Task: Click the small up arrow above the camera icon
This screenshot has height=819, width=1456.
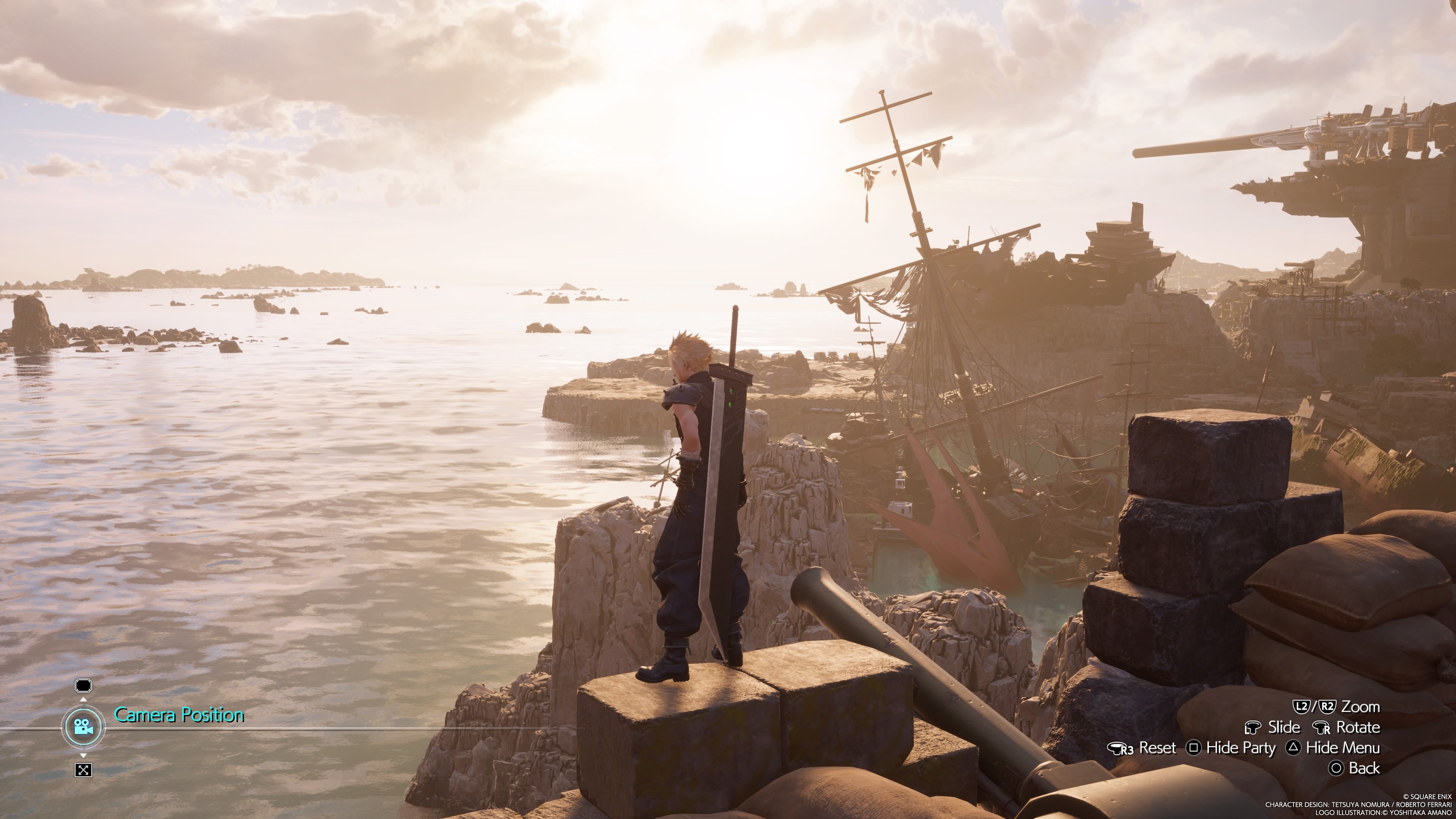Action: coord(83,700)
